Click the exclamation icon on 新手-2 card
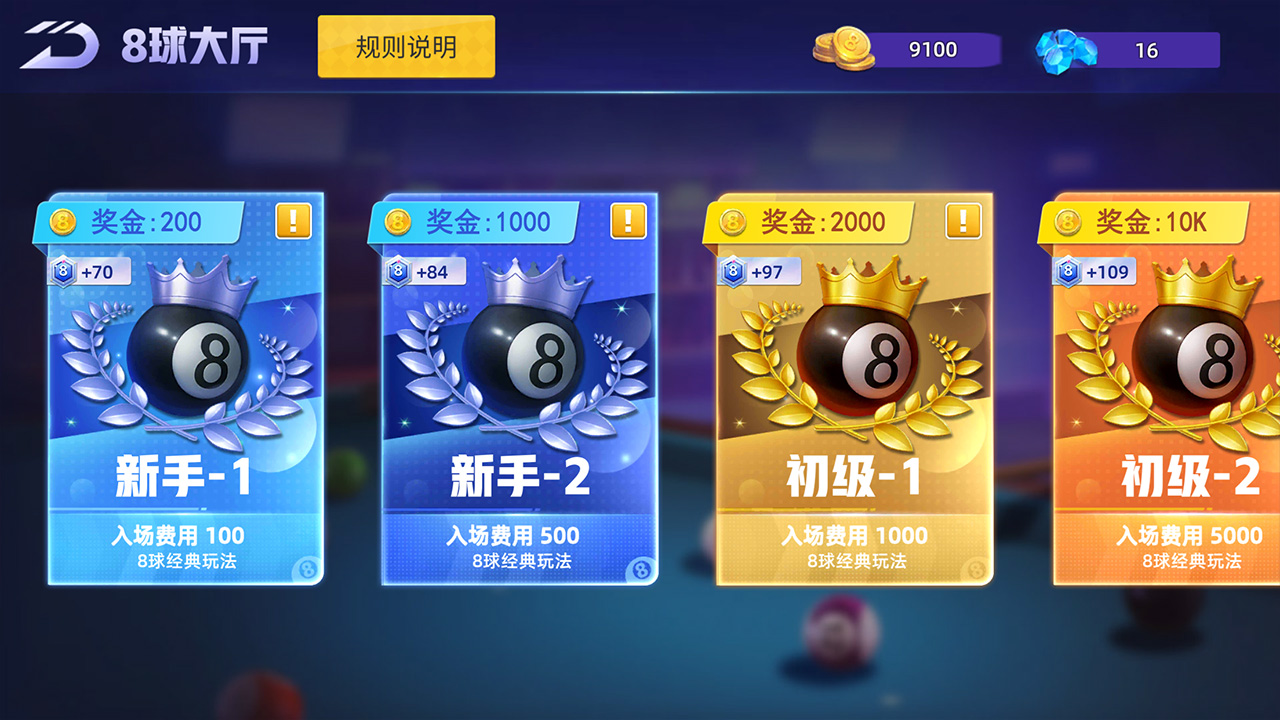 628,222
